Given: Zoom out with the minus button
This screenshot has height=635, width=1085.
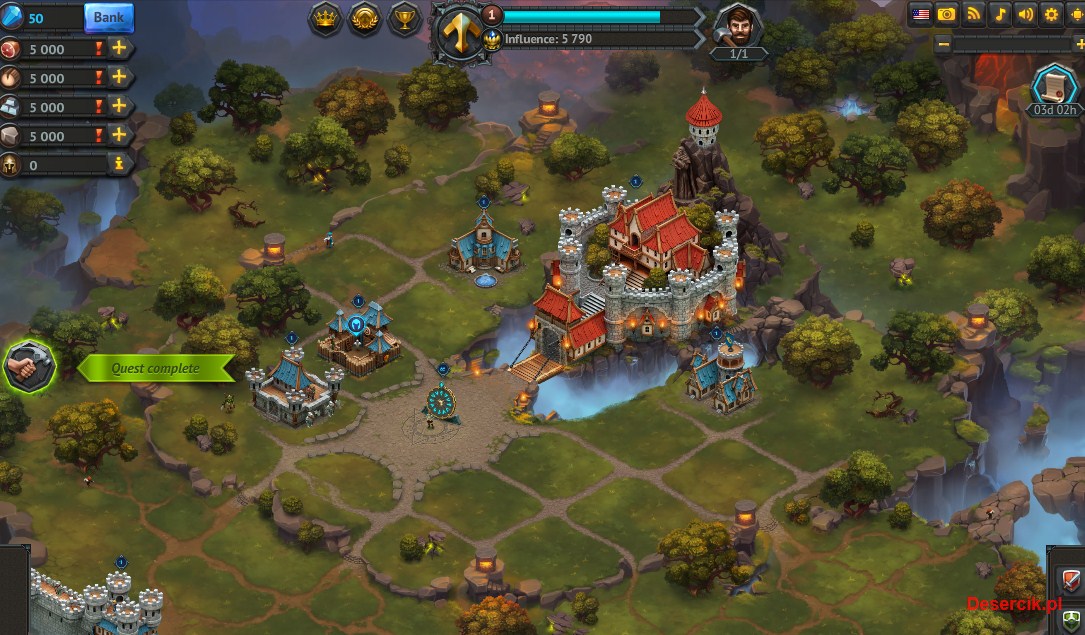Looking at the screenshot, I should pos(943,44).
